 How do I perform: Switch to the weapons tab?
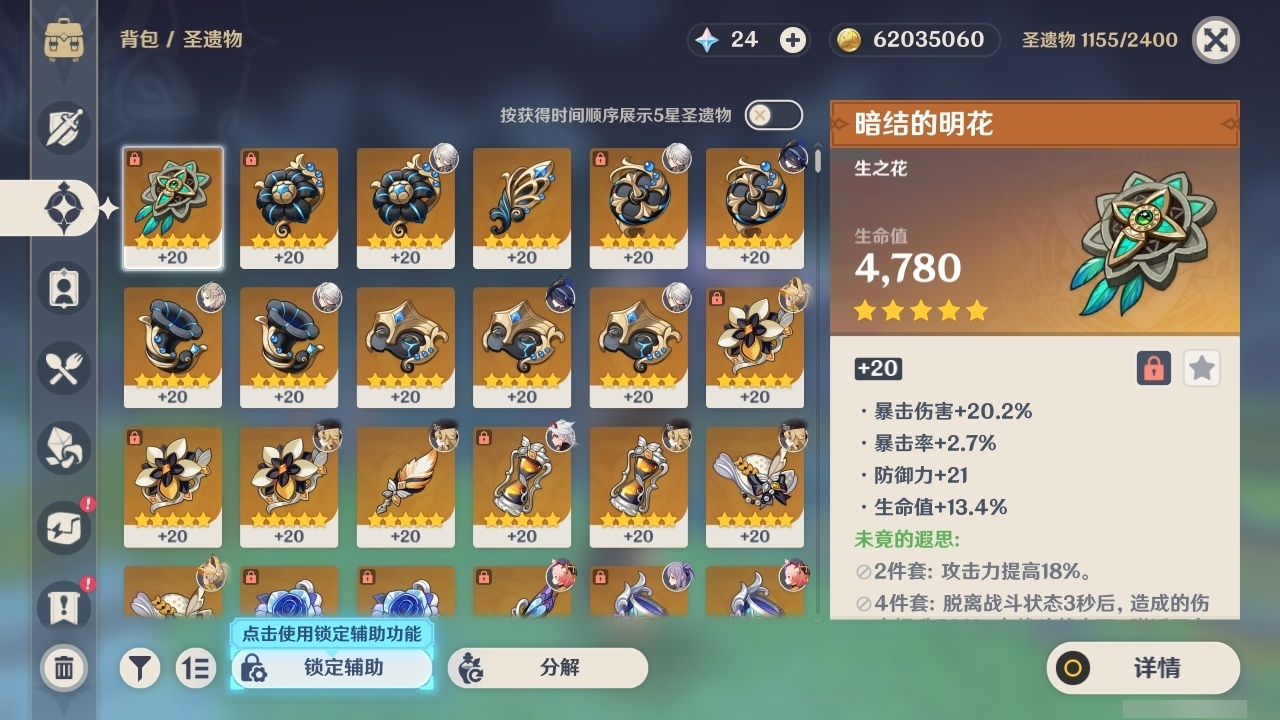[63, 128]
